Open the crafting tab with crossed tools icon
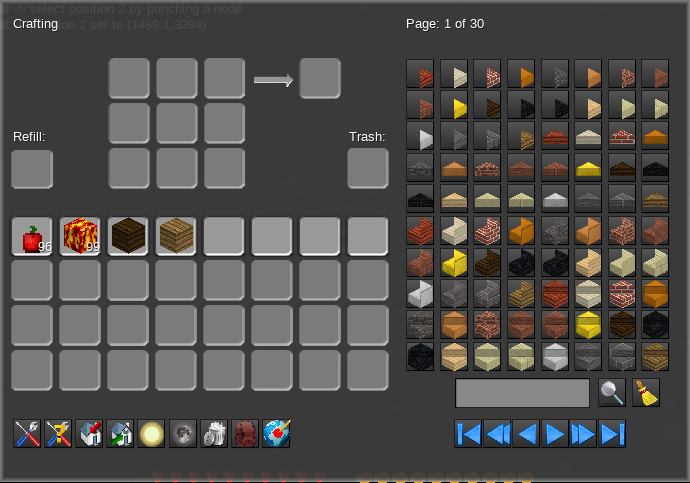690x483 pixels. click(27, 433)
